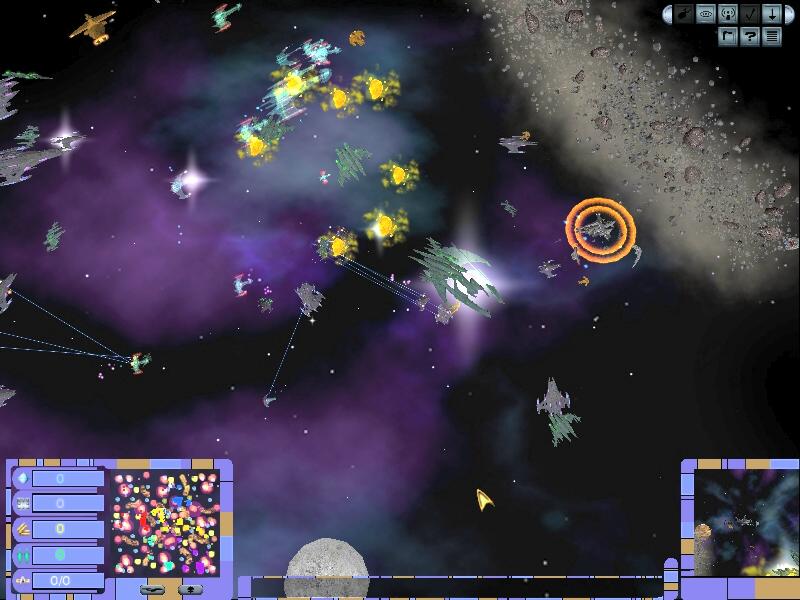The width and height of the screenshot is (800, 600).
Task: Toggle the eye-shaped view button
Action: 707,15
